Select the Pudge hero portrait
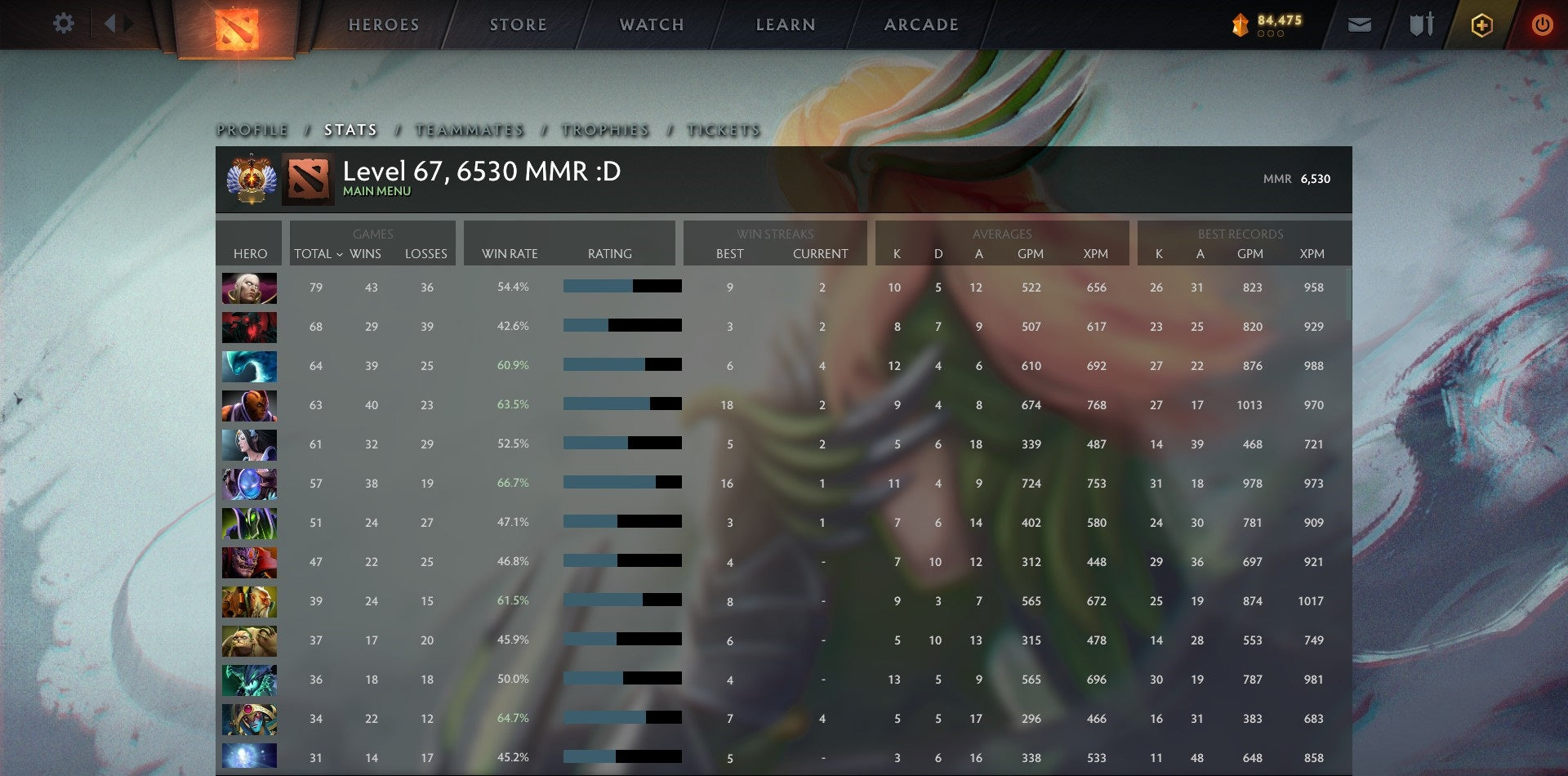1568x776 pixels. [249, 640]
